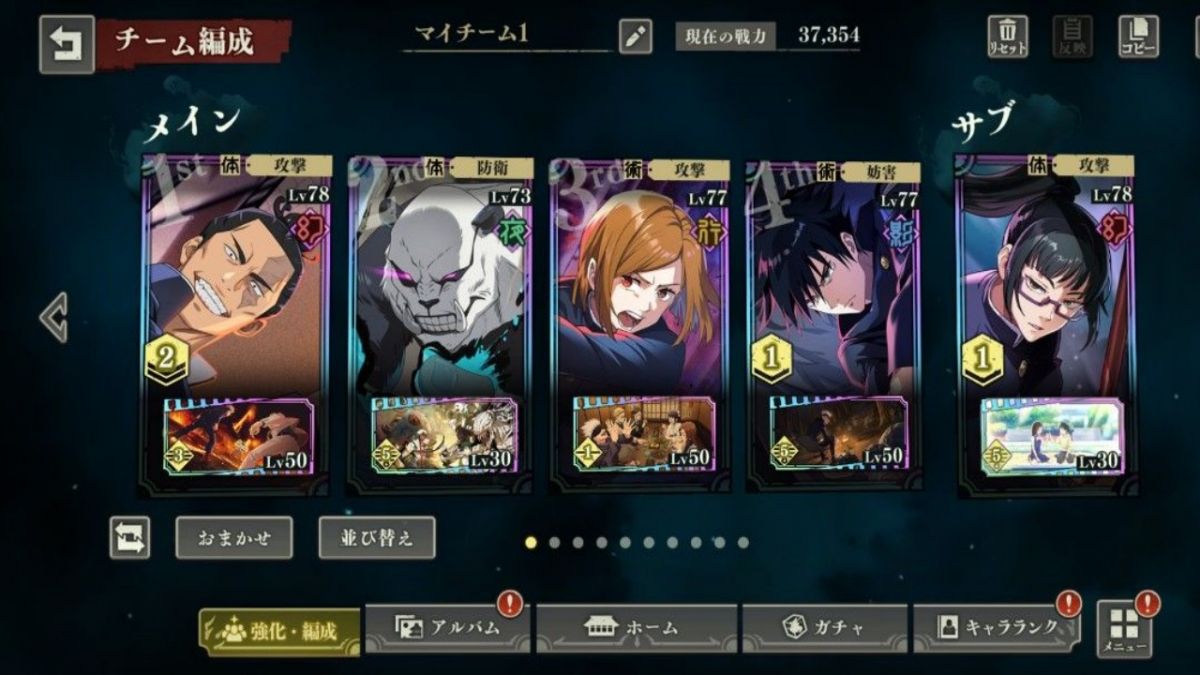
Task: Select the 2nd slot Panda character card
Action: (x=440, y=290)
